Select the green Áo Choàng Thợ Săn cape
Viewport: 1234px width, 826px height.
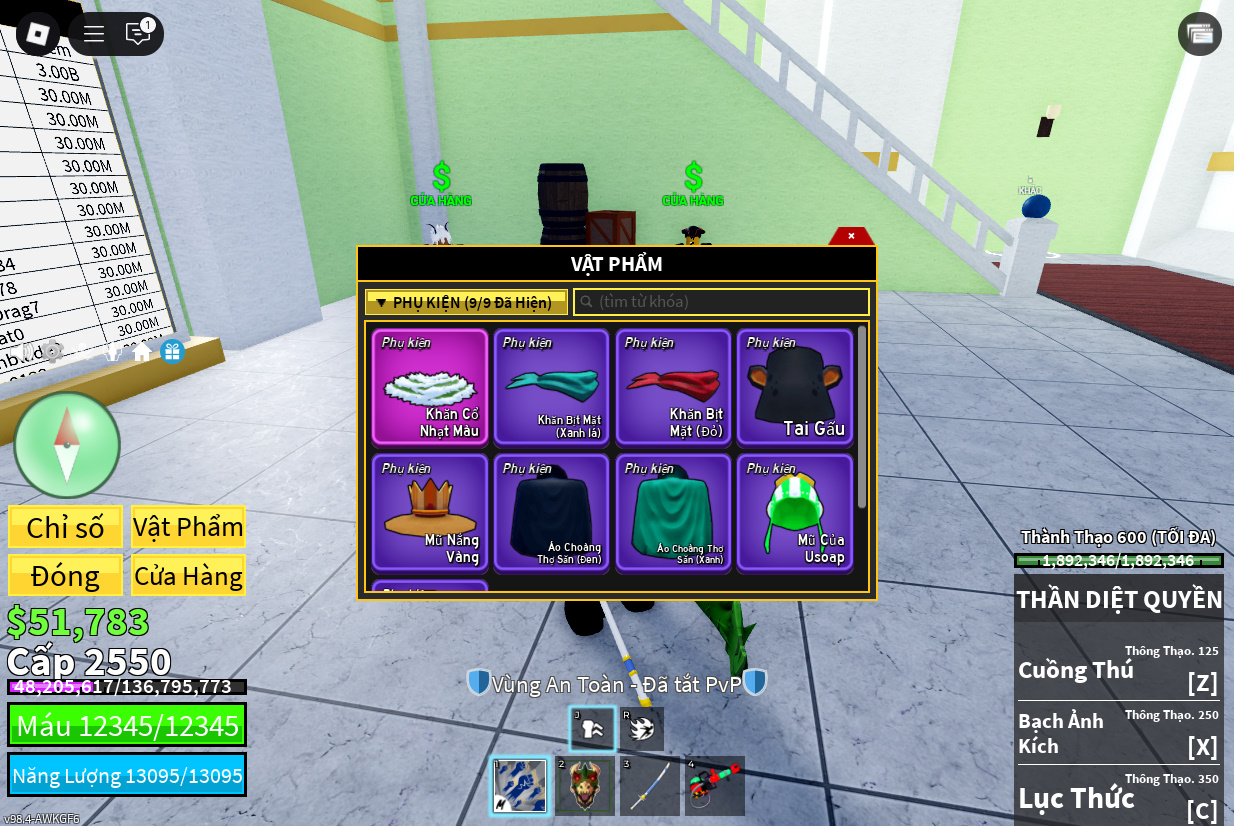[673, 513]
